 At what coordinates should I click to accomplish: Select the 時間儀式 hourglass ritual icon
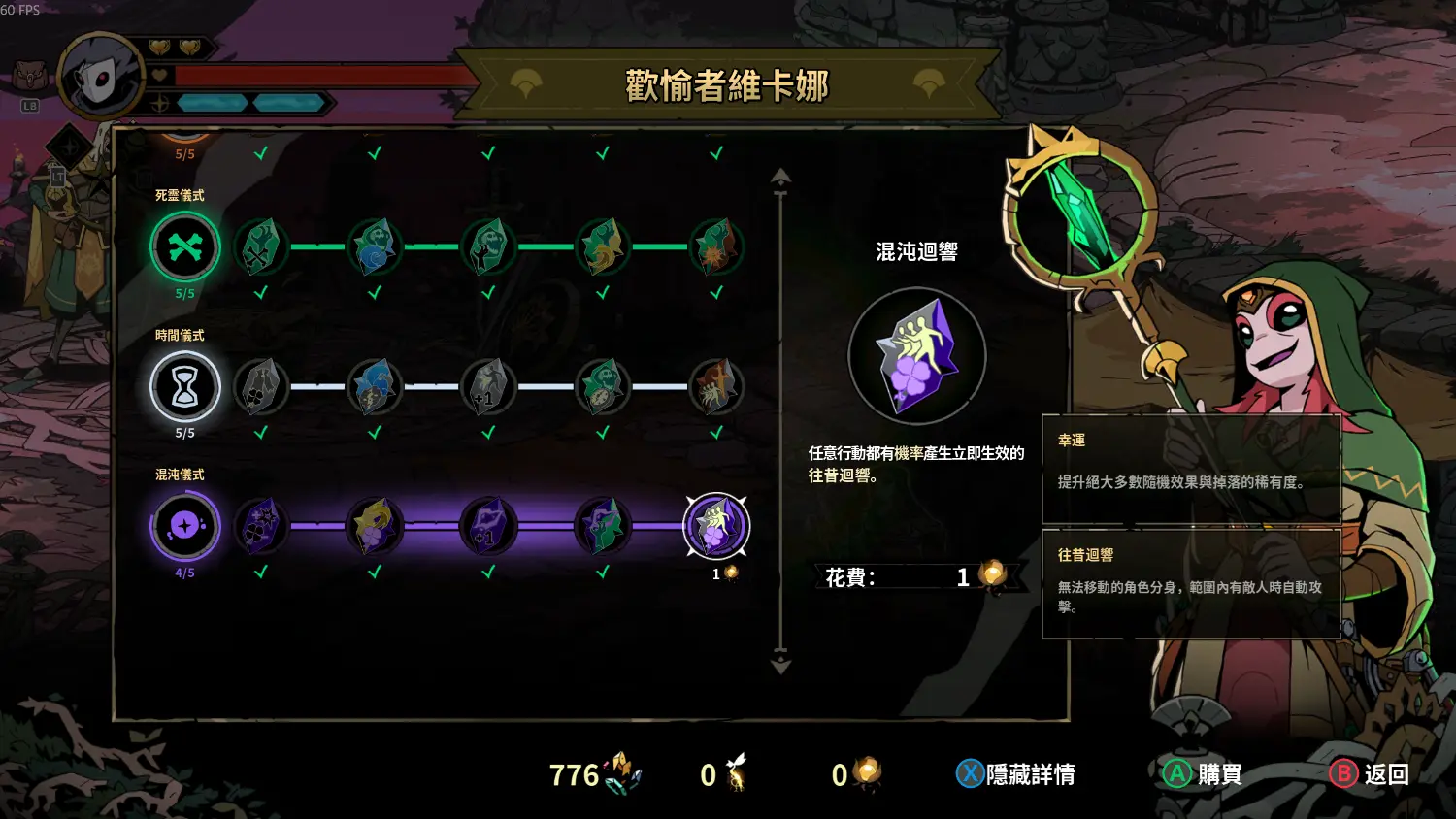[x=184, y=387]
